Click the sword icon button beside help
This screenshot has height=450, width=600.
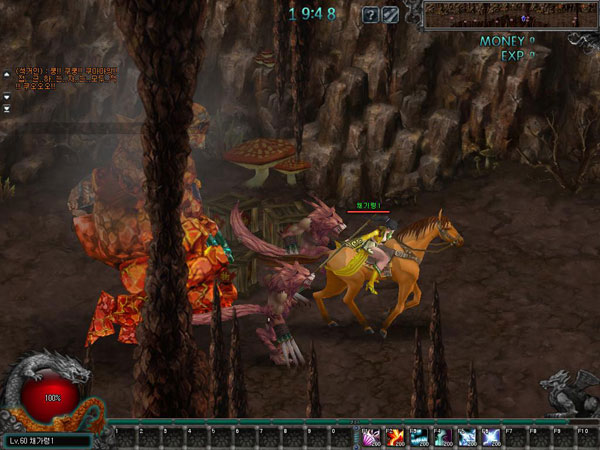click(x=390, y=15)
